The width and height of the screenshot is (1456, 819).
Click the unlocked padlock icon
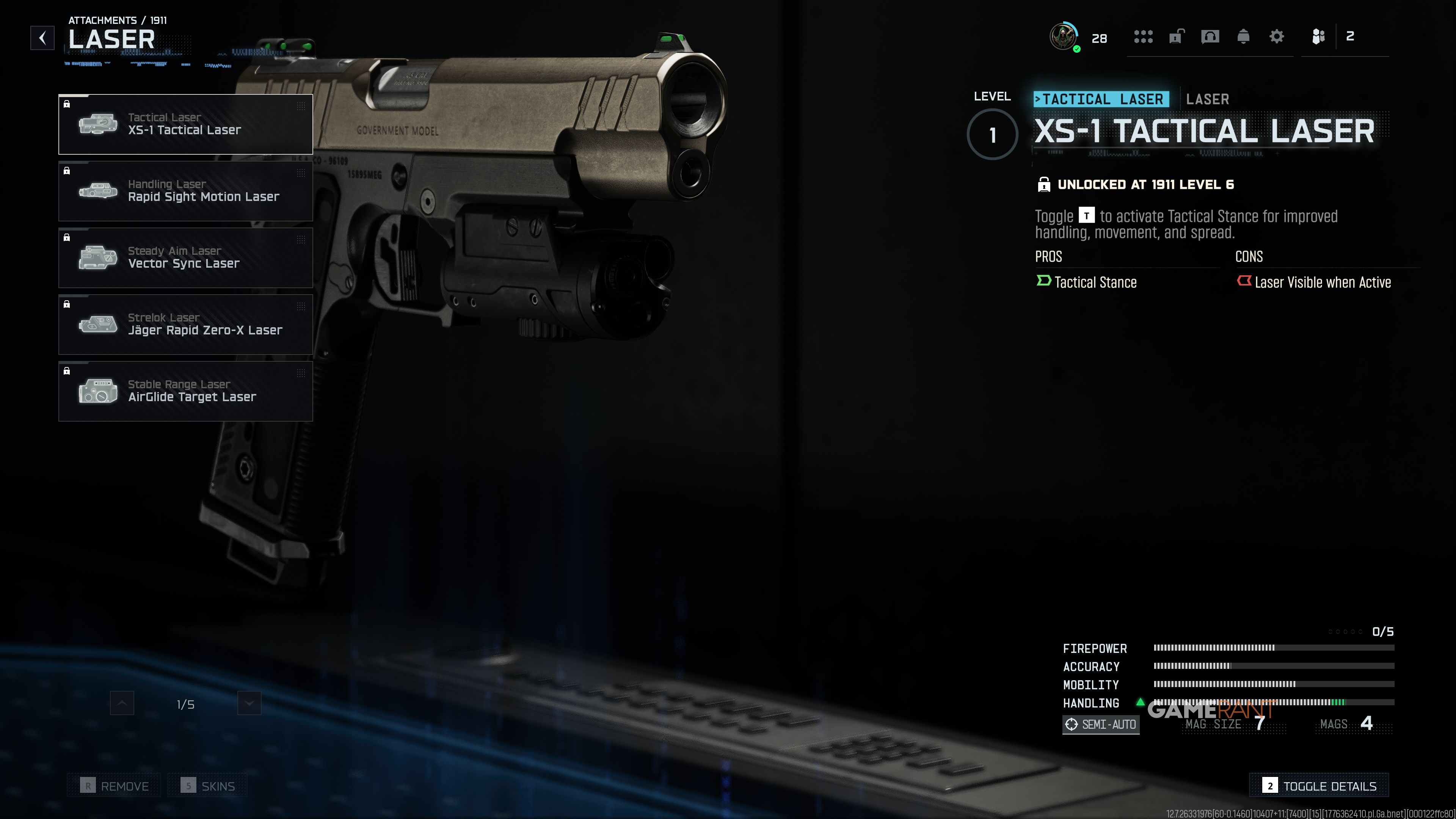pos(1176,37)
